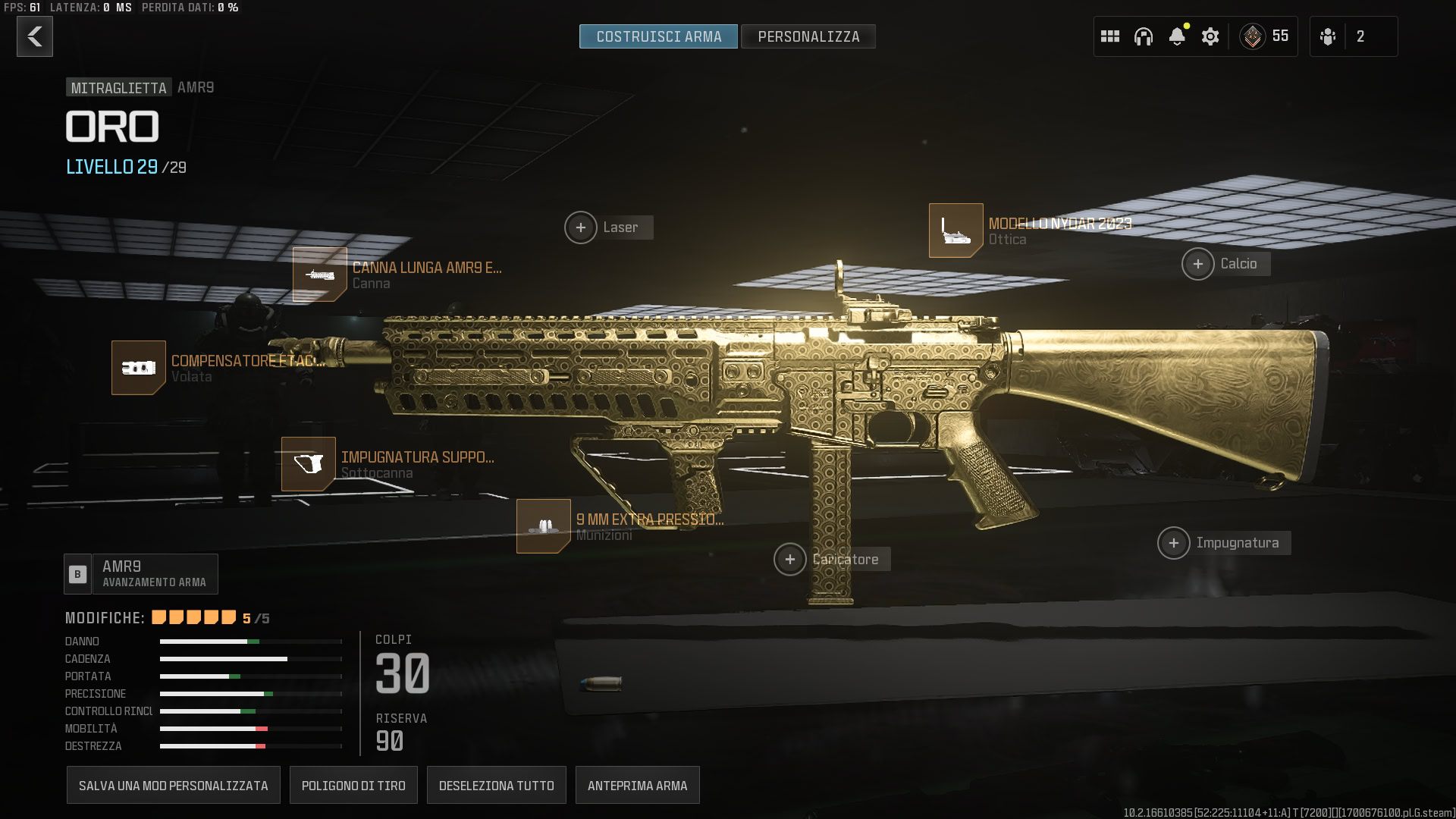The image size is (1456, 819).
Task: Open Anteprima Arma preview
Action: pyautogui.click(x=638, y=786)
